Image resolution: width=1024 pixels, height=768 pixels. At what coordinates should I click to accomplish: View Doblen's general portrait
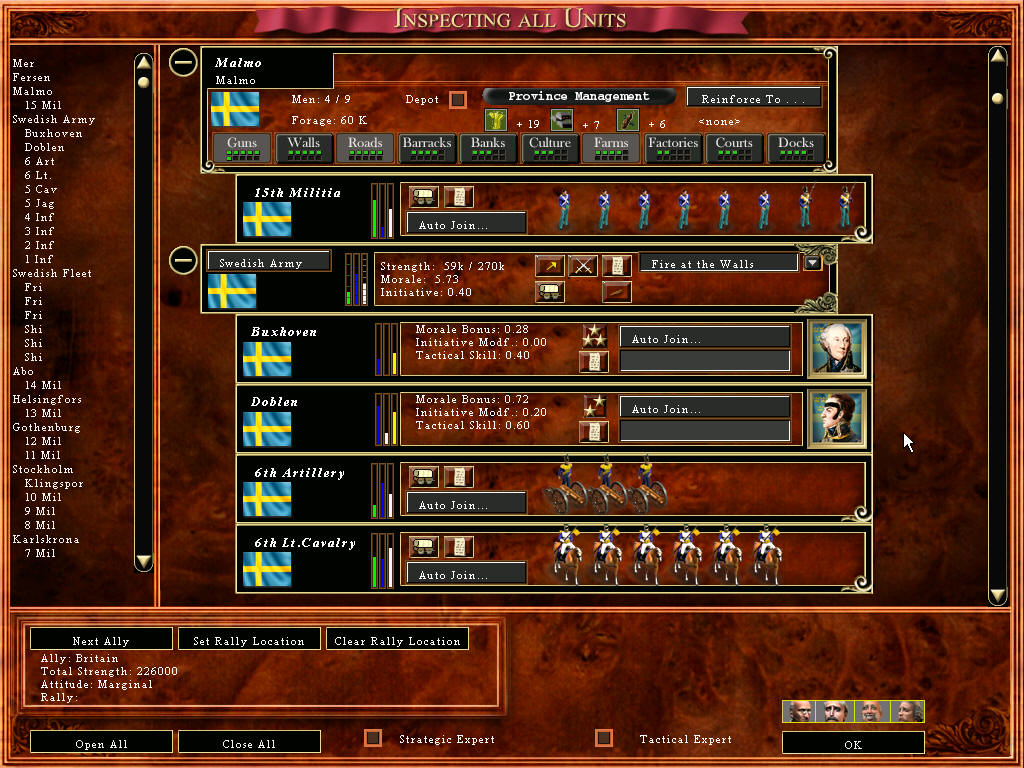click(835, 418)
